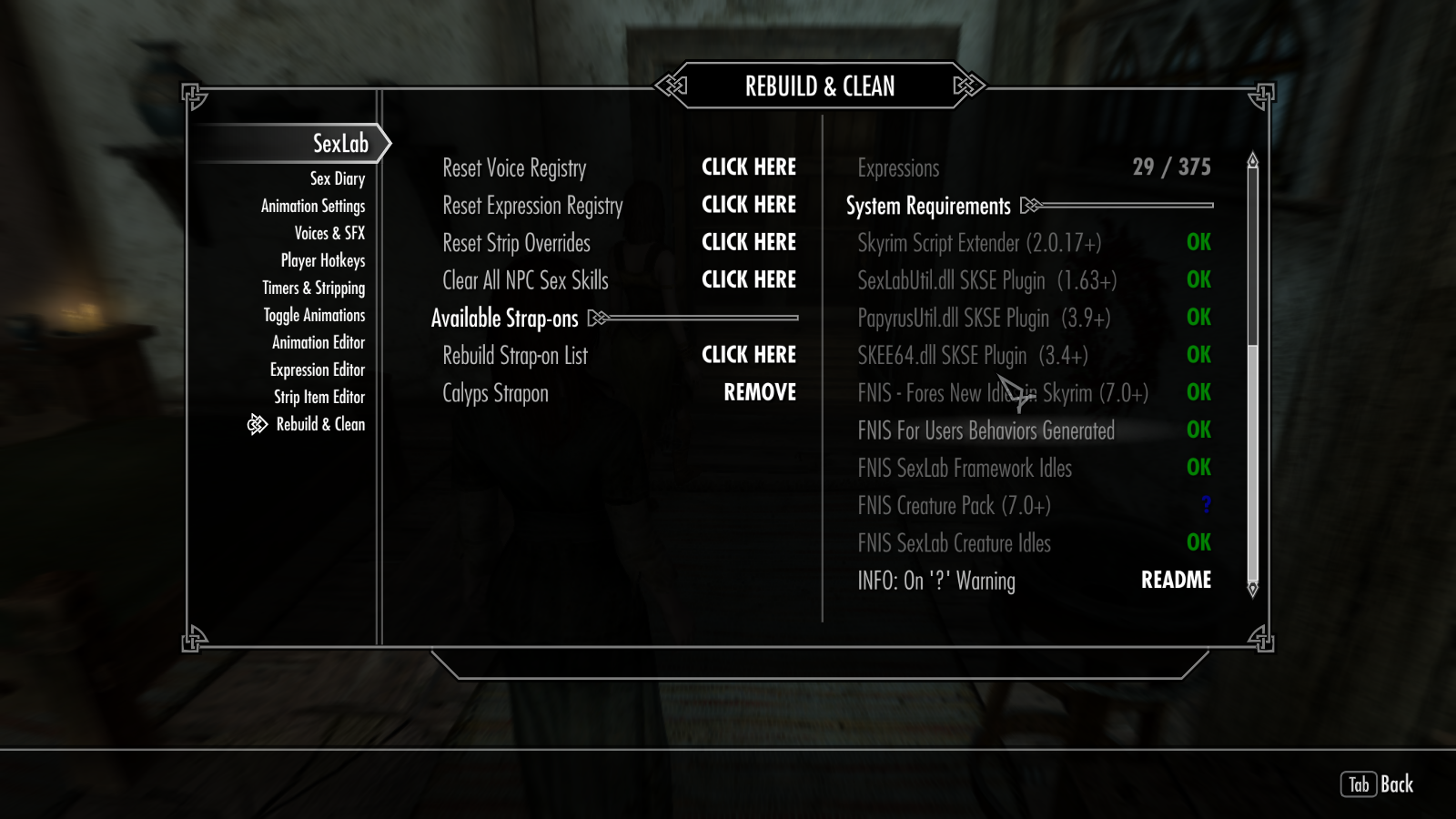1456x819 pixels.
Task: Choose the Animation Editor entry
Action: pyautogui.click(x=318, y=343)
